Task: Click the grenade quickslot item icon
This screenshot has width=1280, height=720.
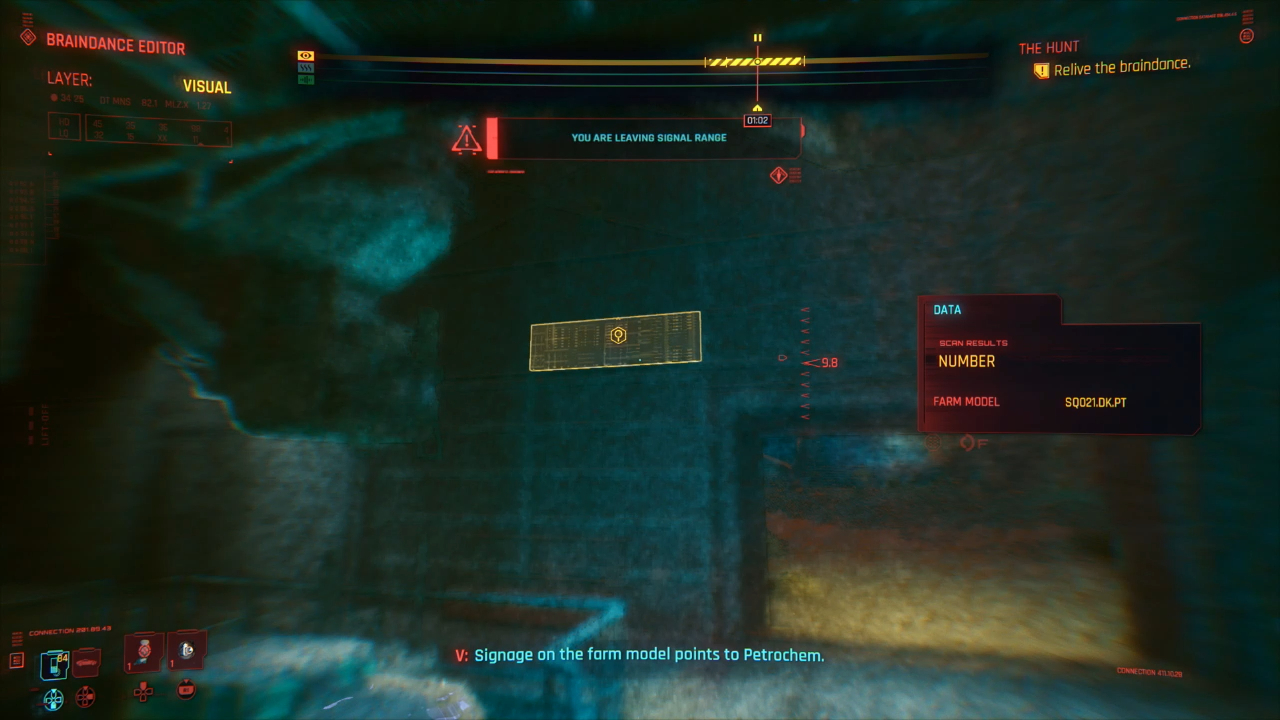Action: pyautogui.click(x=141, y=650)
